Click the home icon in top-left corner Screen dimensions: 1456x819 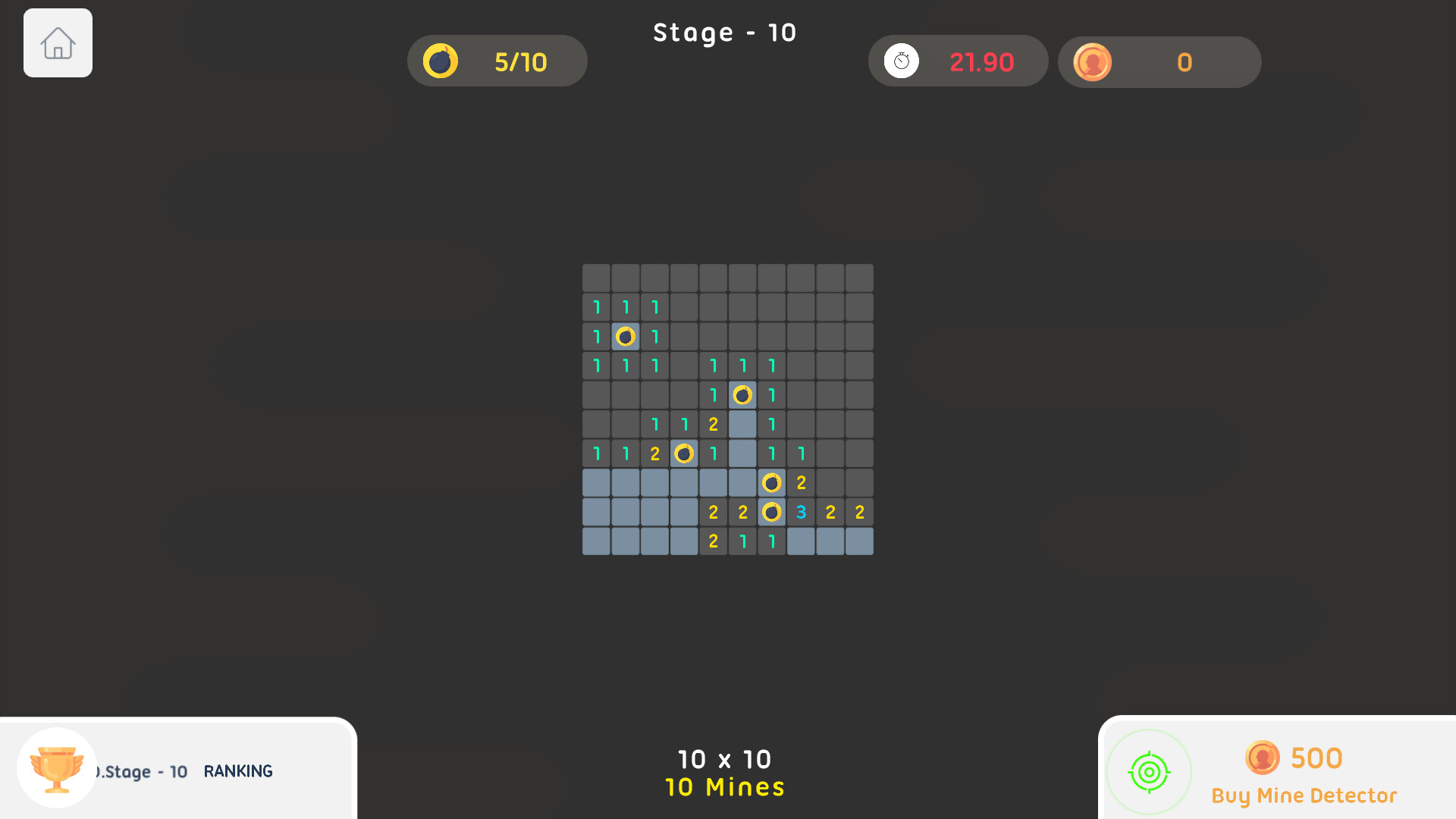pos(58,43)
